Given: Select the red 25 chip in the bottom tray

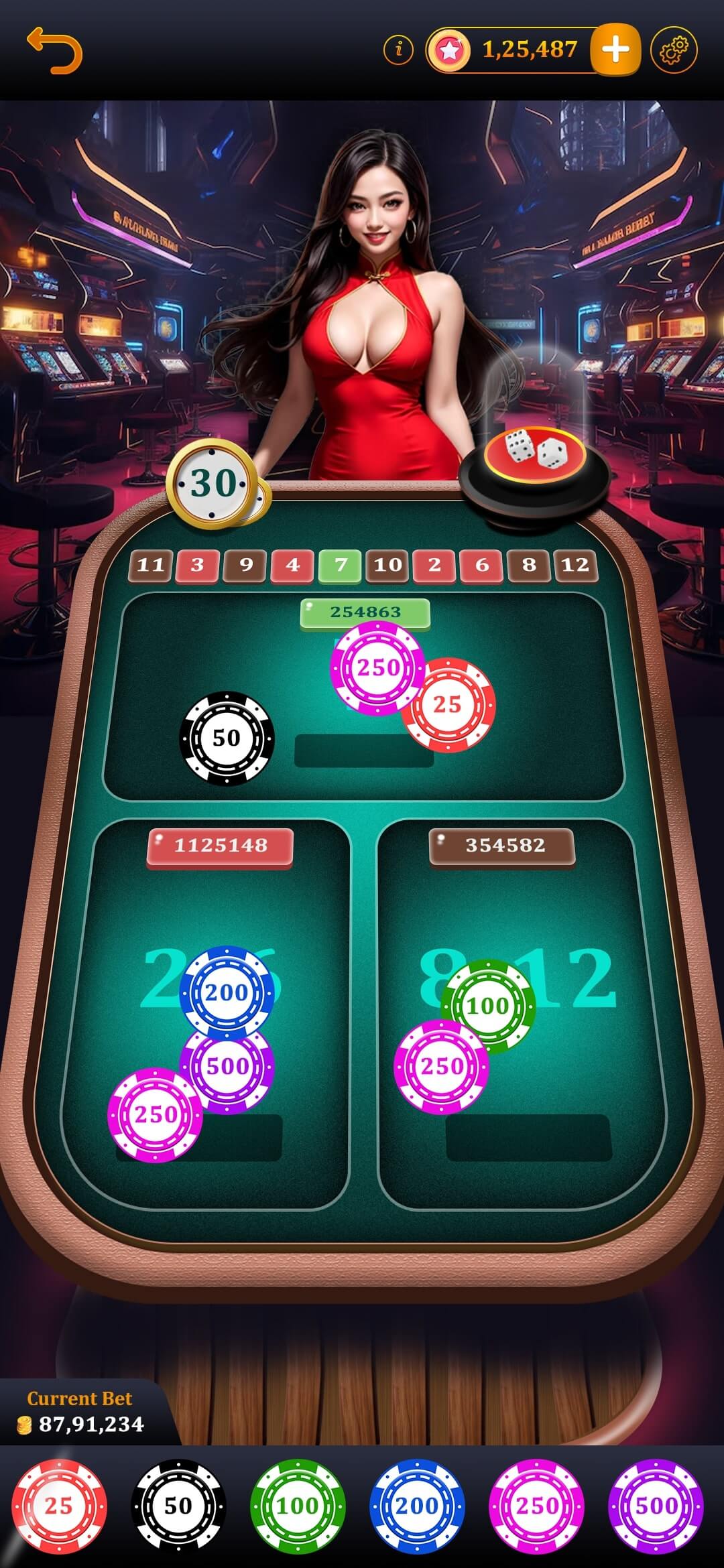Looking at the screenshot, I should 59,1506.
